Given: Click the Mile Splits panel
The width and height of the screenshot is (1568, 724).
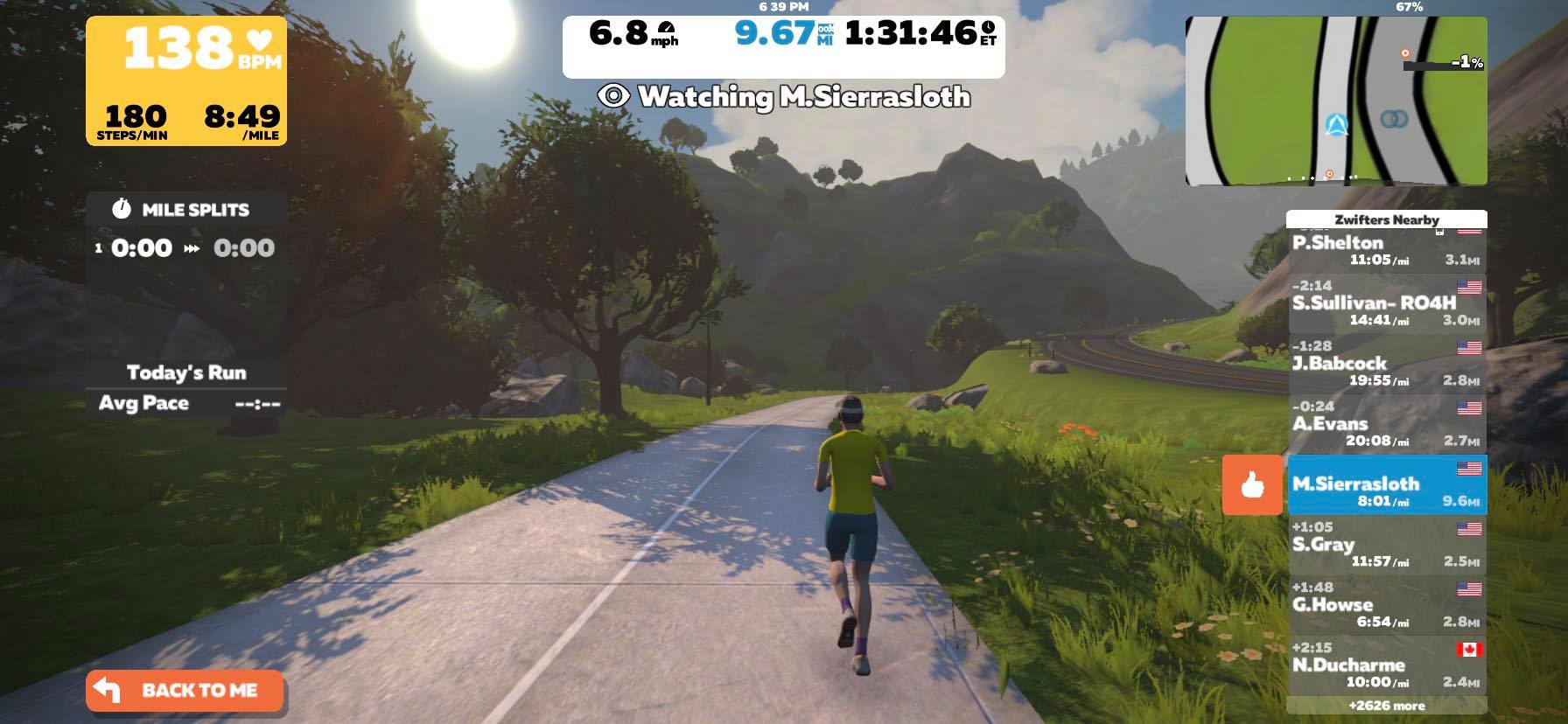Looking at the screenshot, I should pyautogui.click(x=185, y=229).
